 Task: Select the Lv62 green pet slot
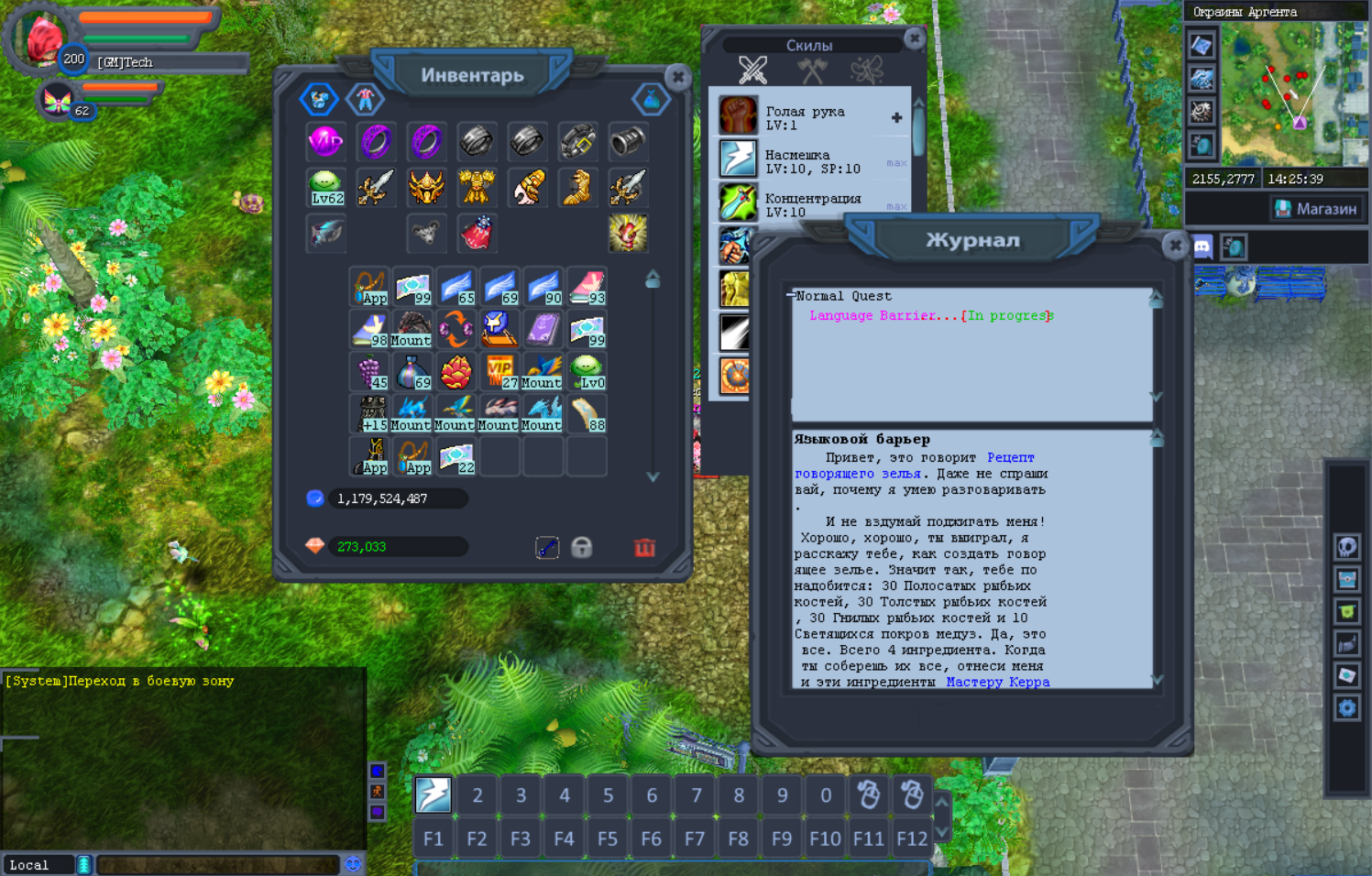point(326,187)
